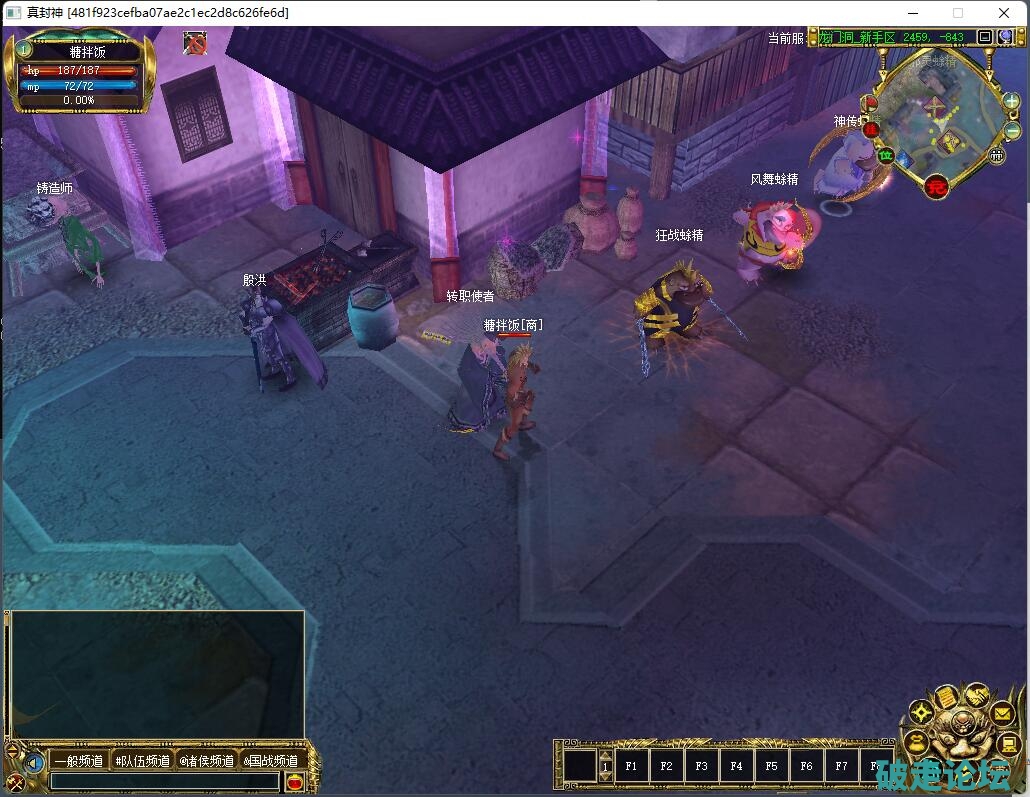The image size is (1030, 797).
Task: Open the @诸侯频道 chat channel
Action: 206,761
